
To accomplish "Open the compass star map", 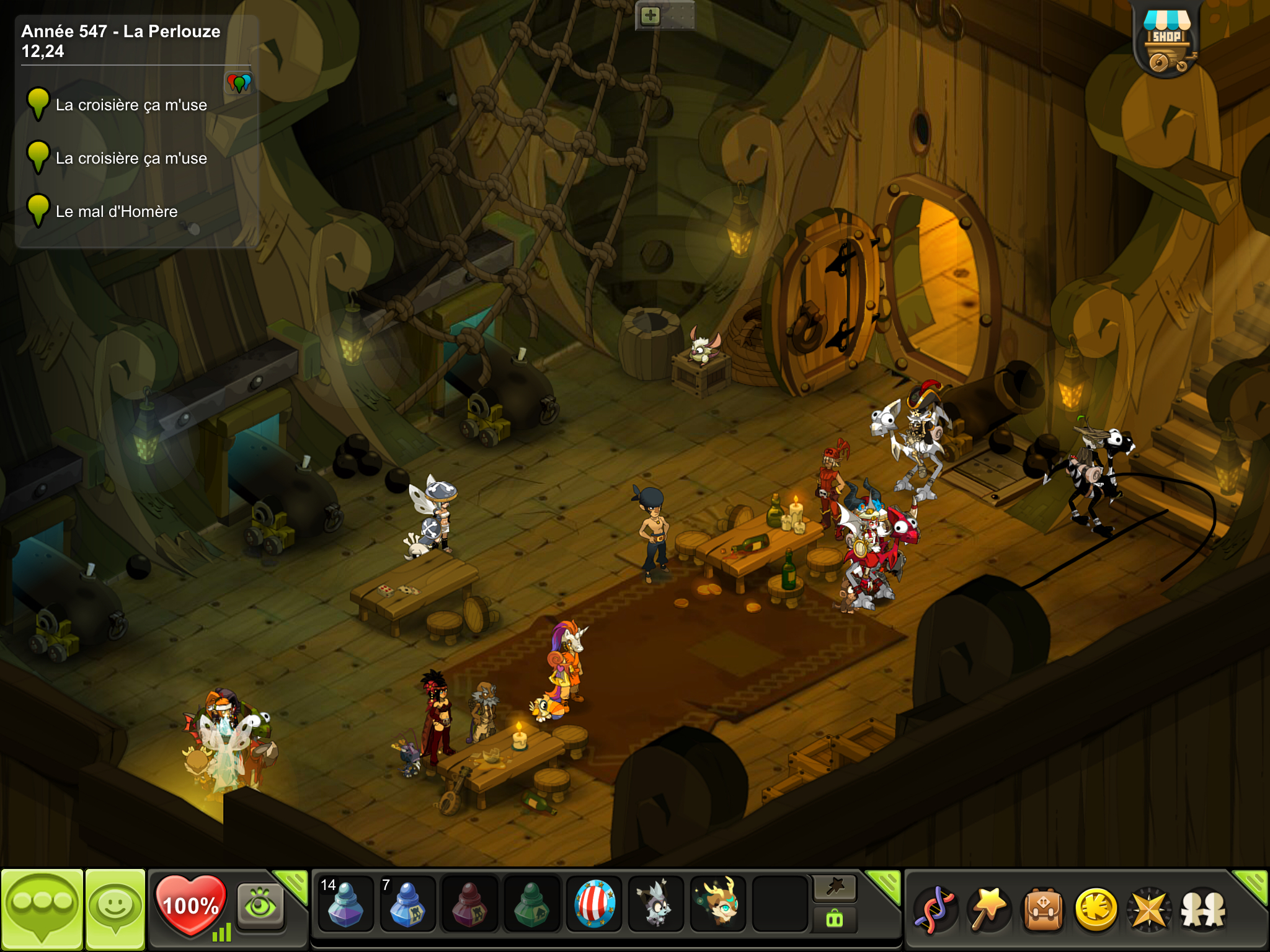I will (x=1149, y=909).
